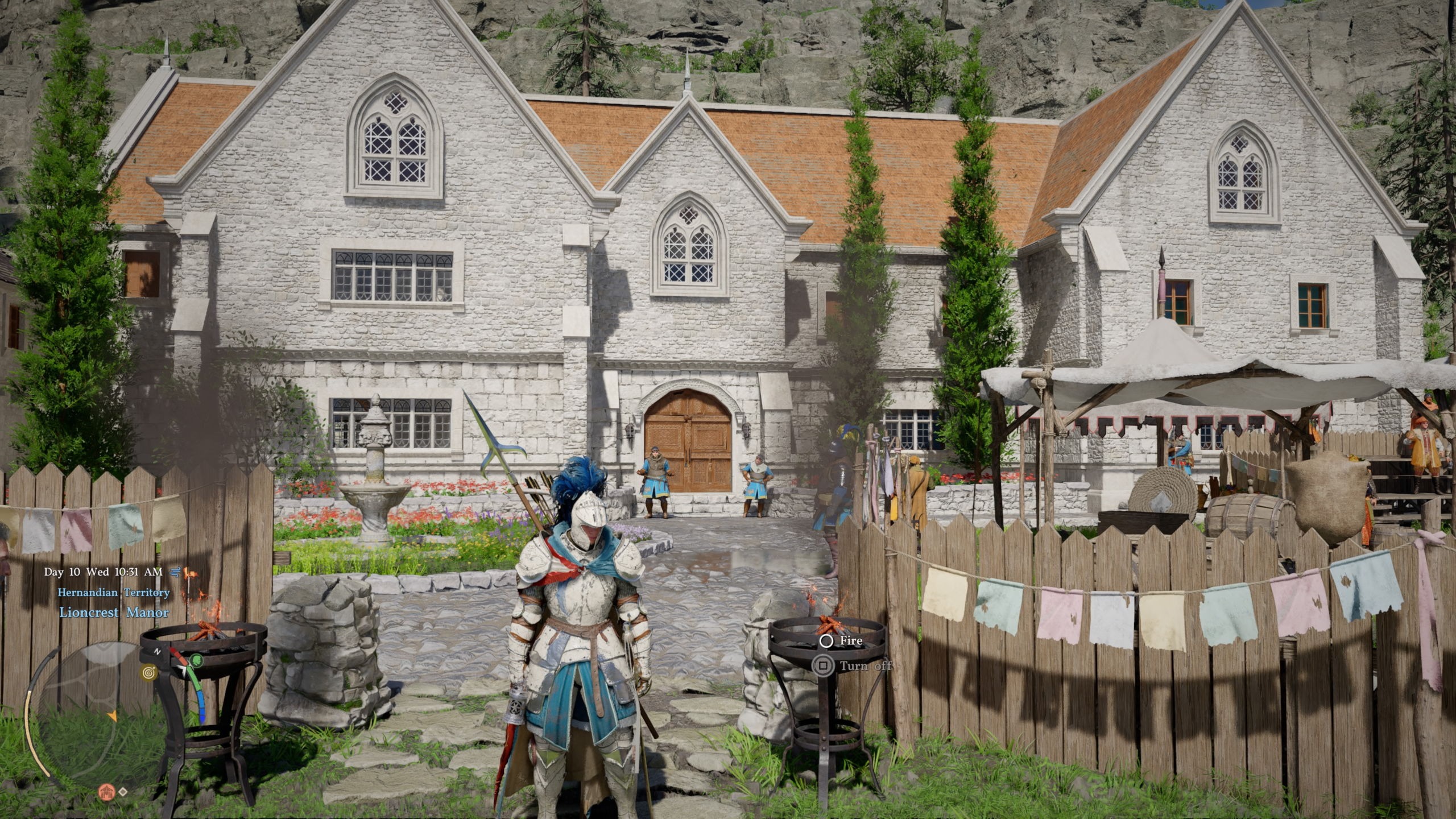
Task: Toggle the diamond waypoint marker below the minimap
Action: tap(123, 792)
